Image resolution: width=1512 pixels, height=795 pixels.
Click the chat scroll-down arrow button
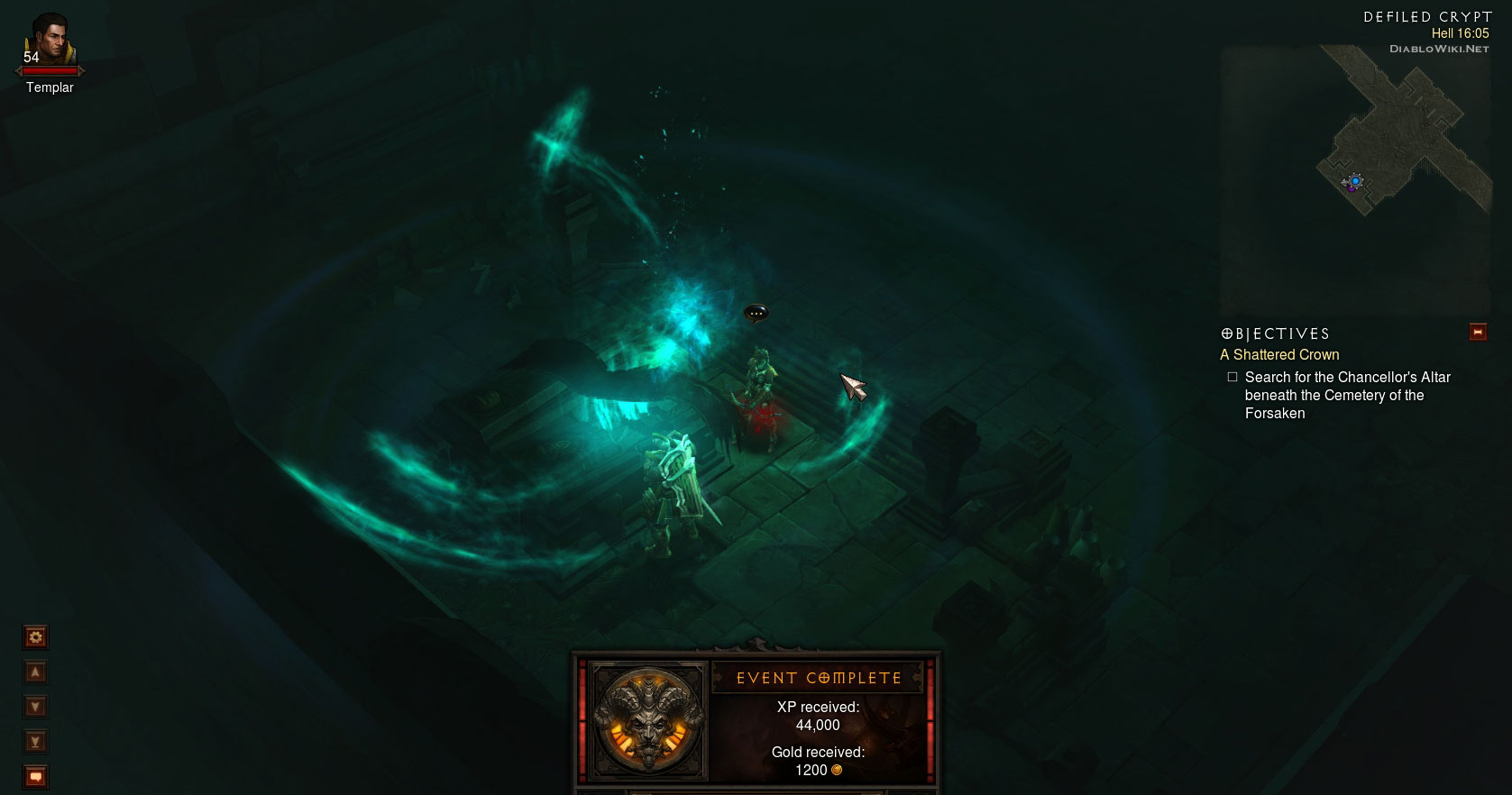(36, 707)
